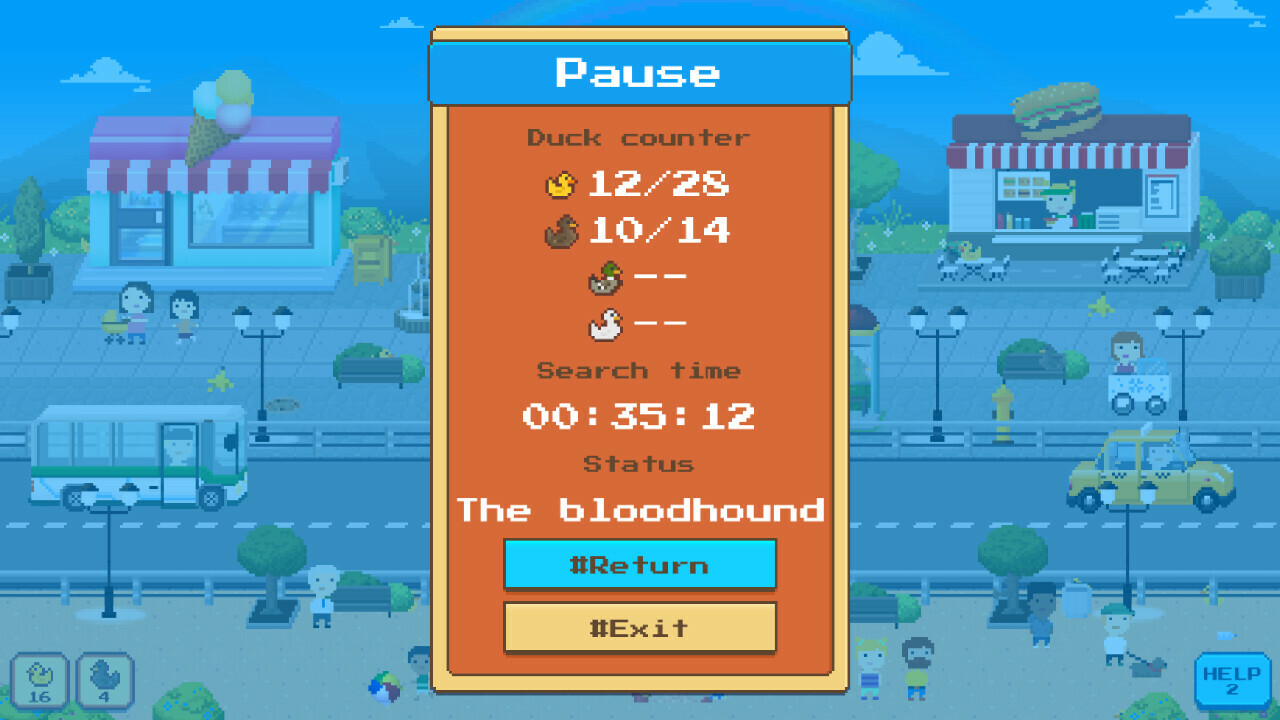The image size is (1280, 720).
Task: Click the mallard duck icon showing no count
Action: point(606,277)
